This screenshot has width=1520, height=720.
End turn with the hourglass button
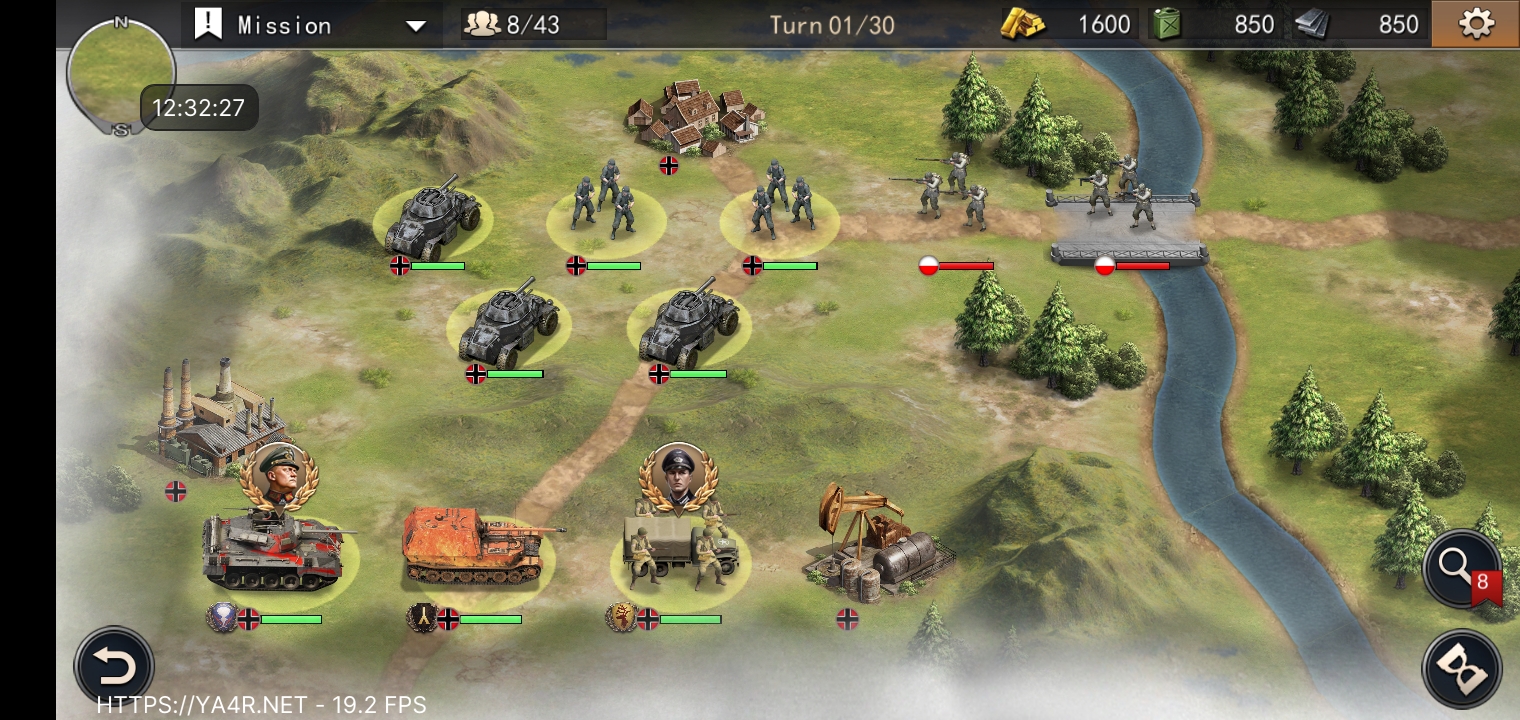[1461, 669]
